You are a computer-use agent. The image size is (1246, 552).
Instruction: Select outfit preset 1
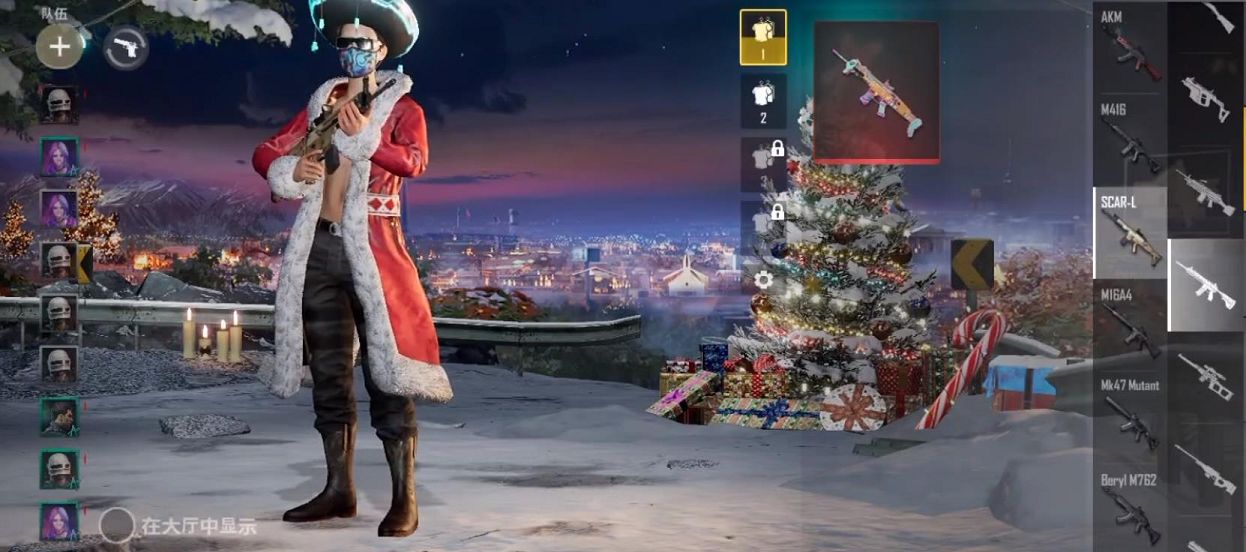(763, 37)
